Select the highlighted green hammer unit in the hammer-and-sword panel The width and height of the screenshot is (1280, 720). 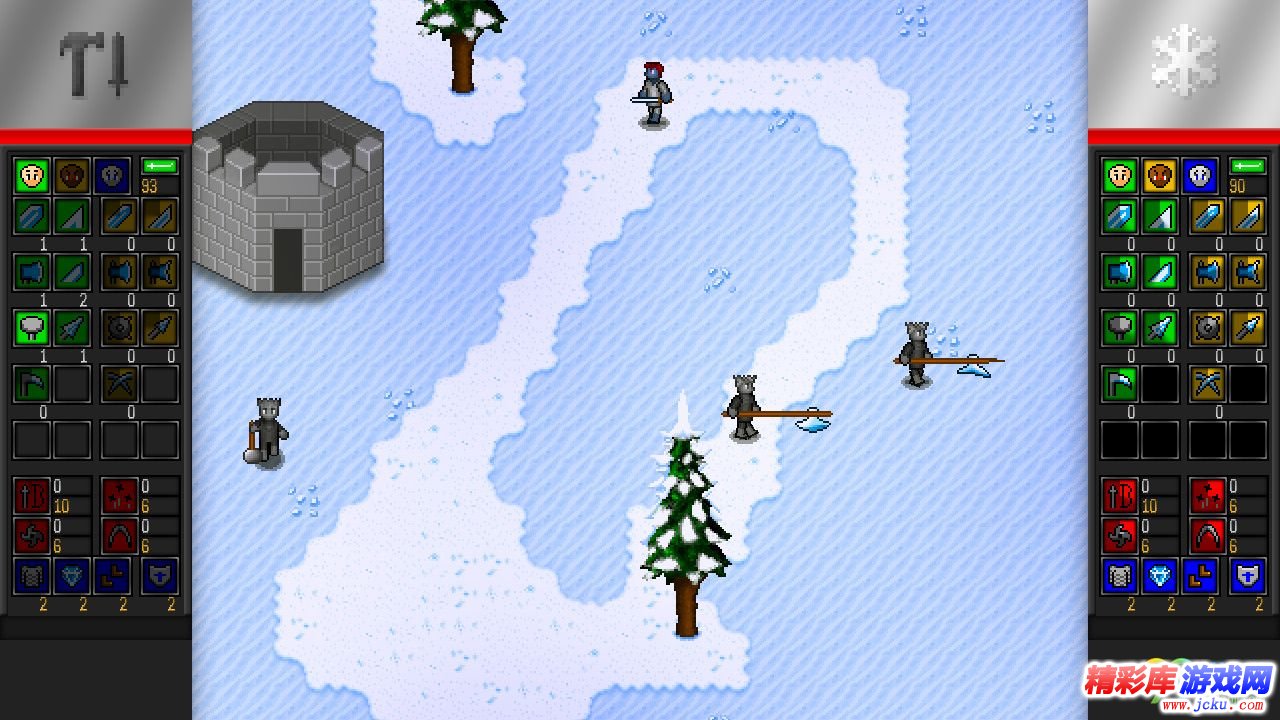pyautogui.click(x=31, y=327)
